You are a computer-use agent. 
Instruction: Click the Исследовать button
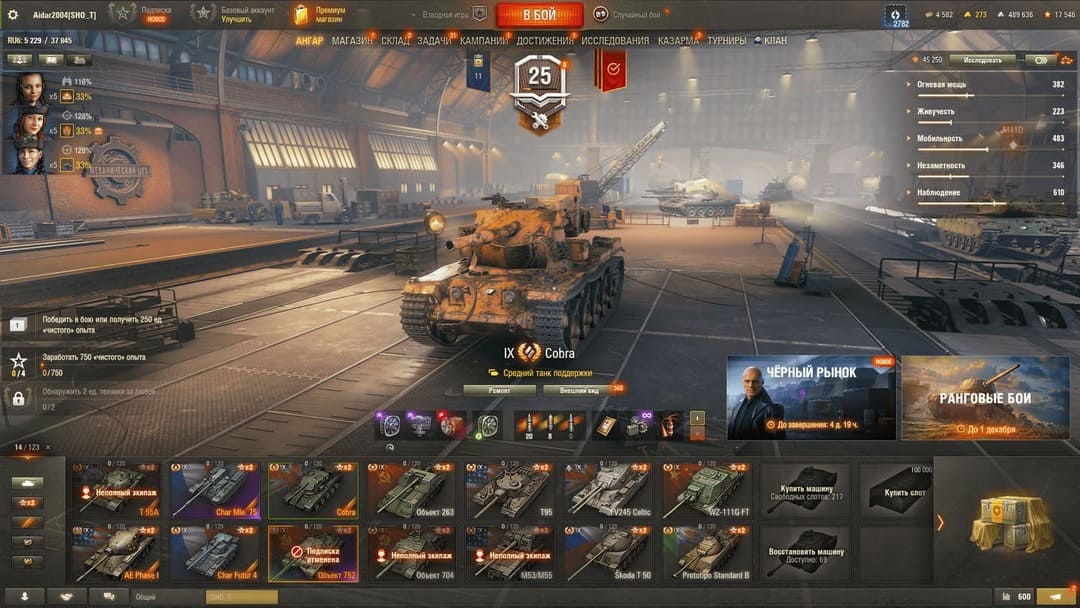click(x=982, y=60)
